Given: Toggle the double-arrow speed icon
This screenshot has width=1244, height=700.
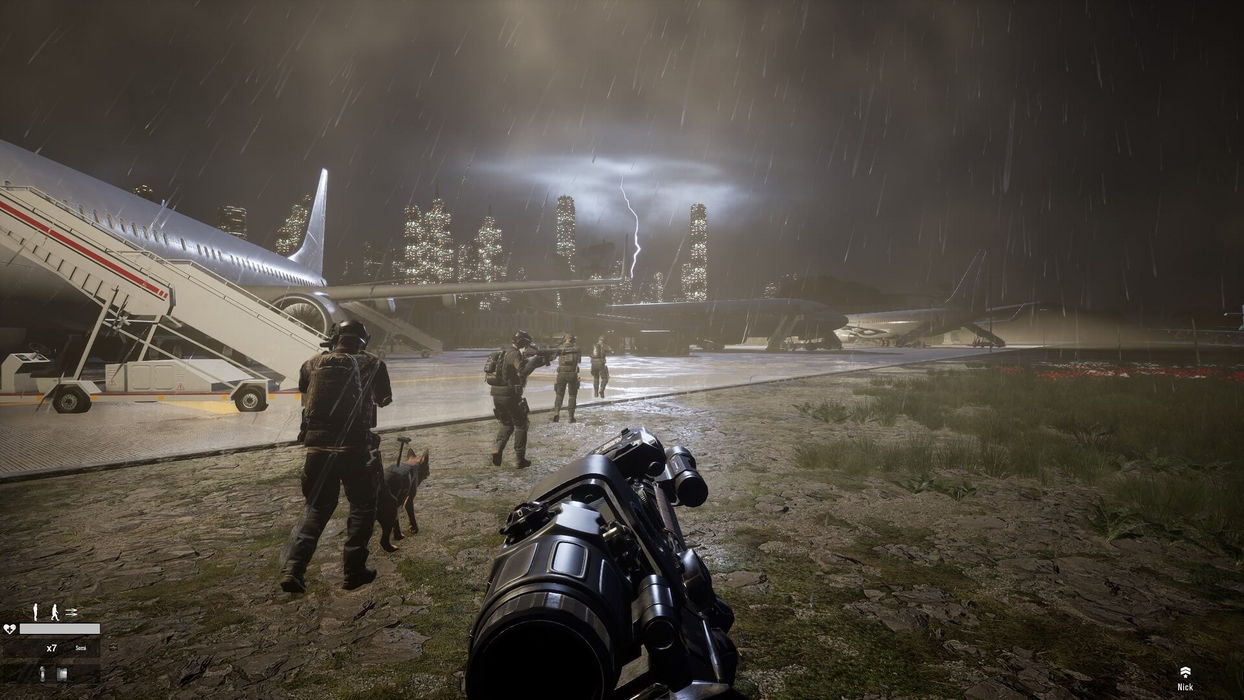Looking at the screenshot, I should point(71,612).
